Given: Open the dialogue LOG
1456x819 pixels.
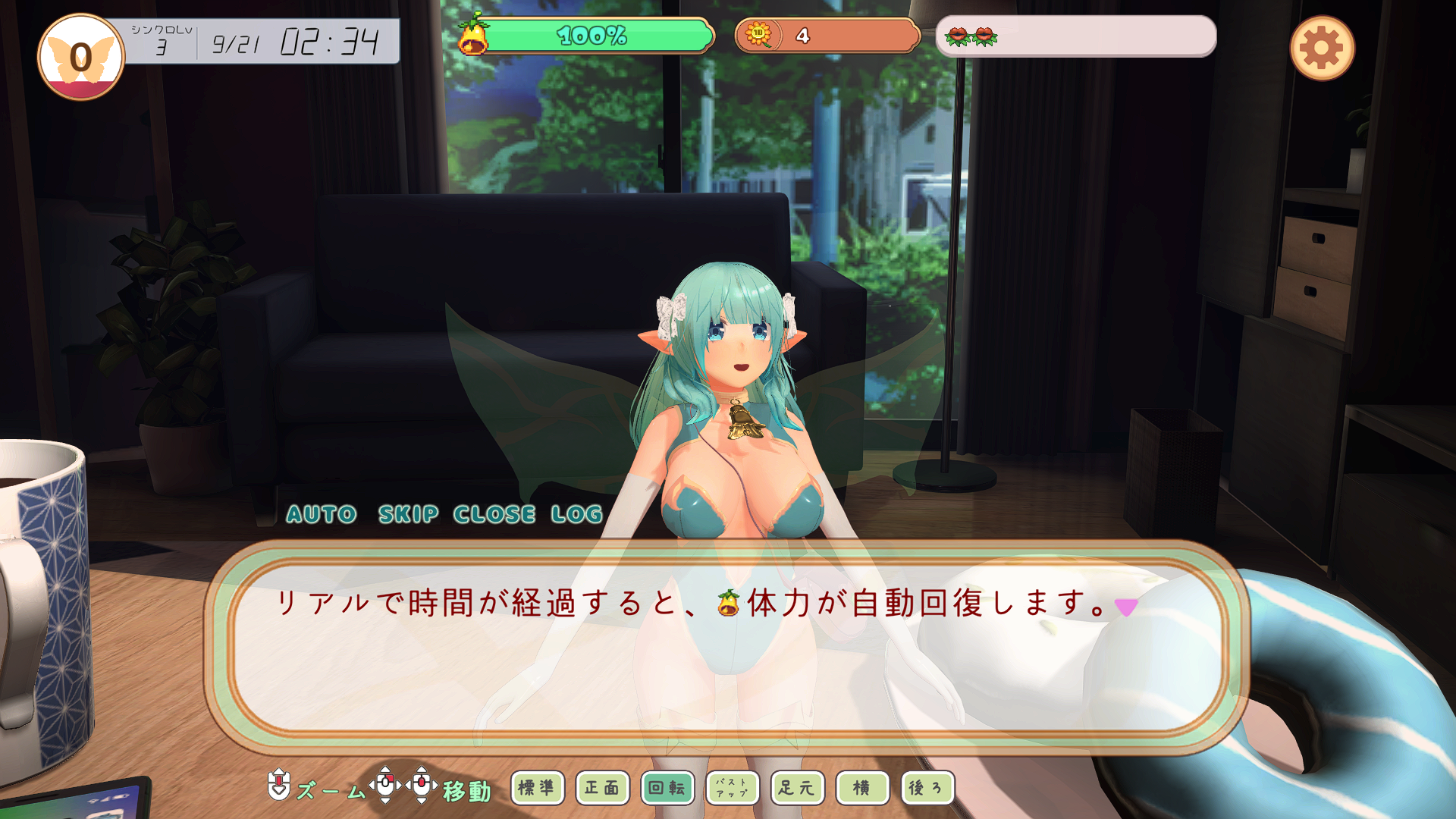Looking at the screenshot, I should tap(576, 514).
